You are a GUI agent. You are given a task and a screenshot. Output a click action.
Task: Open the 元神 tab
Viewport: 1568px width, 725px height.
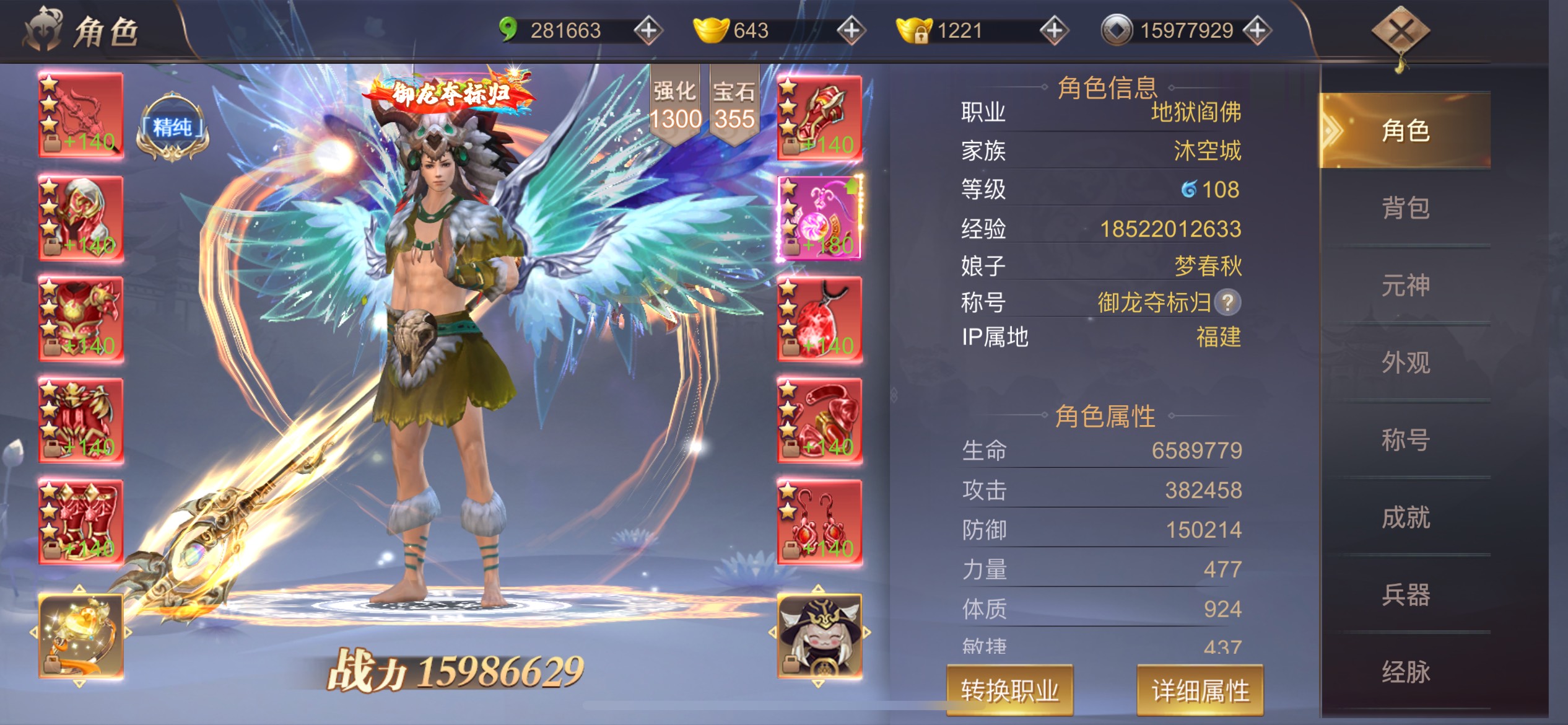click(x=1405, y=286)
